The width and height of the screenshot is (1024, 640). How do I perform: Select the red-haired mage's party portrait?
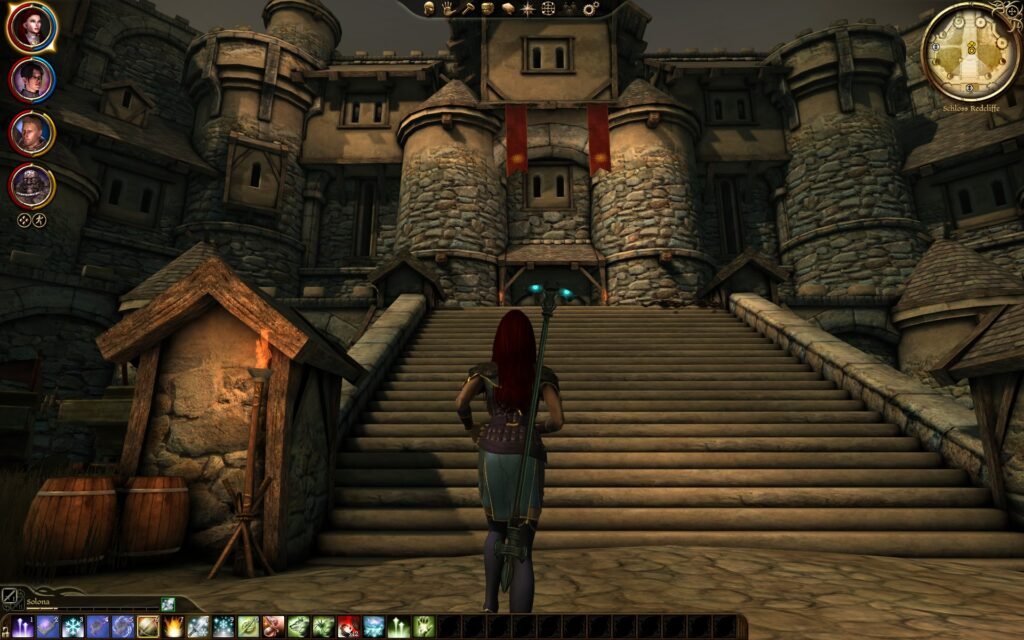pyautogui.click(x=32, y=27)
